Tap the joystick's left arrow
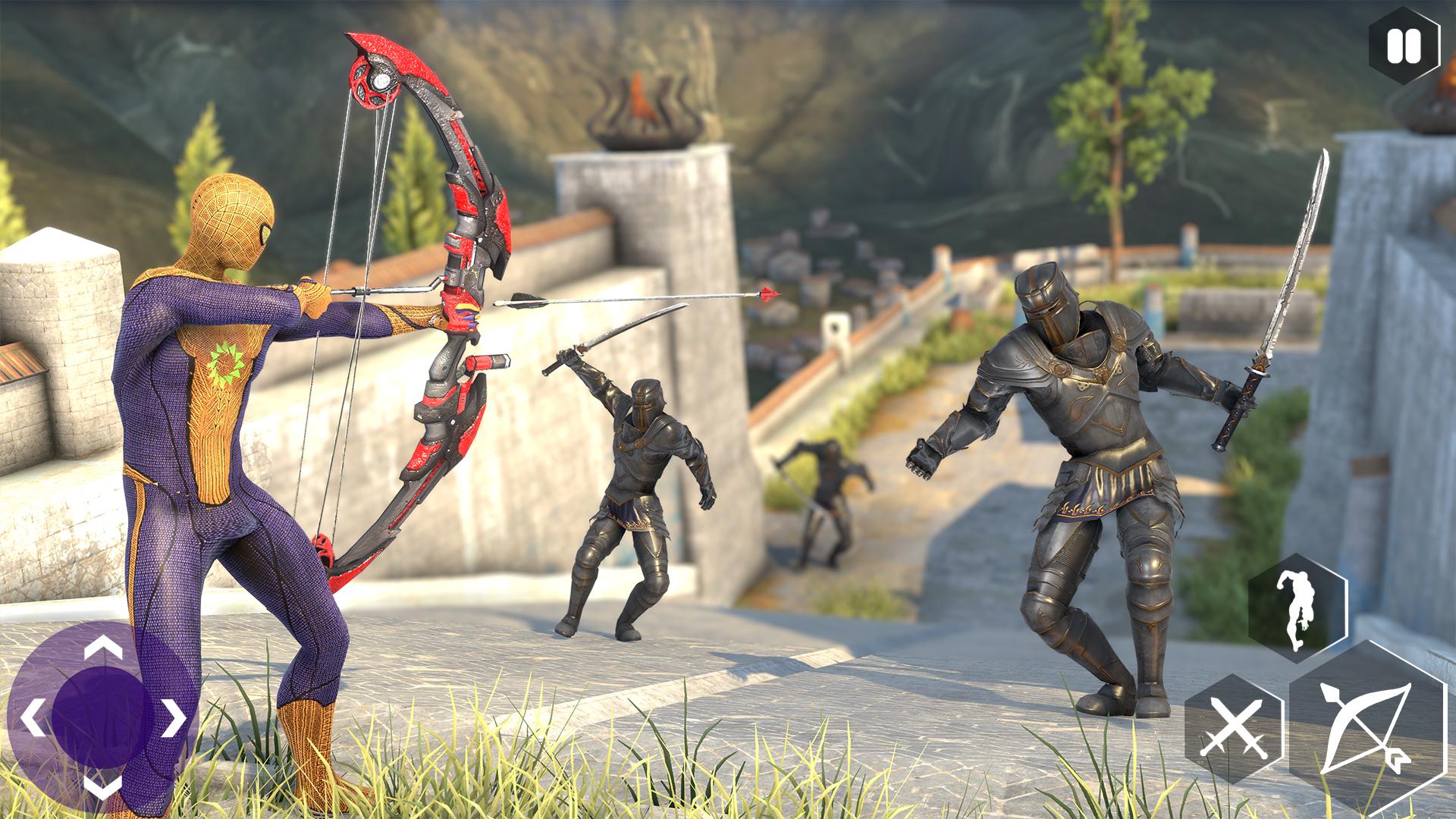 [33, 717]
